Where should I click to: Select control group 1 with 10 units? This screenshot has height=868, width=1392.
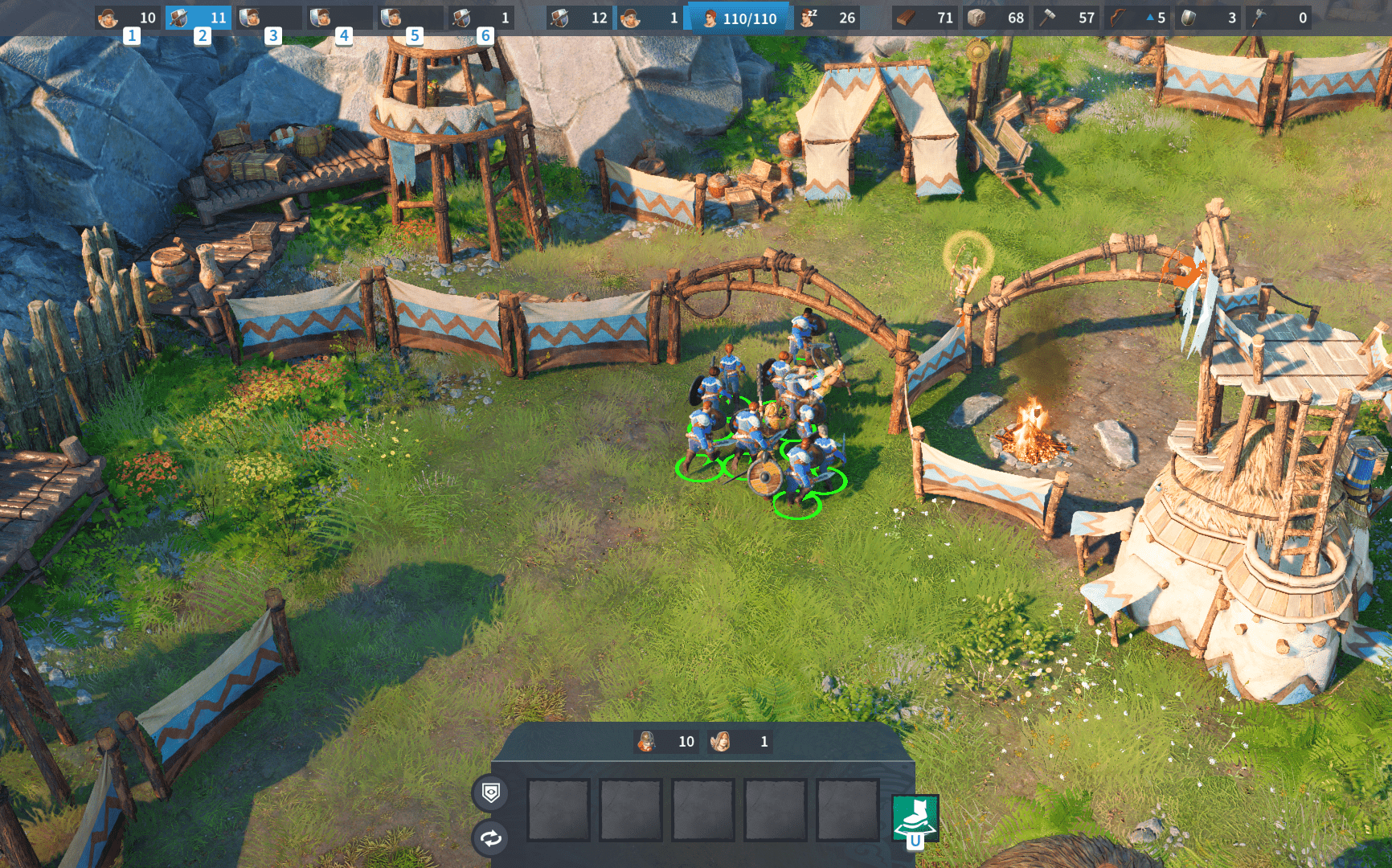[x=129, y=18]
